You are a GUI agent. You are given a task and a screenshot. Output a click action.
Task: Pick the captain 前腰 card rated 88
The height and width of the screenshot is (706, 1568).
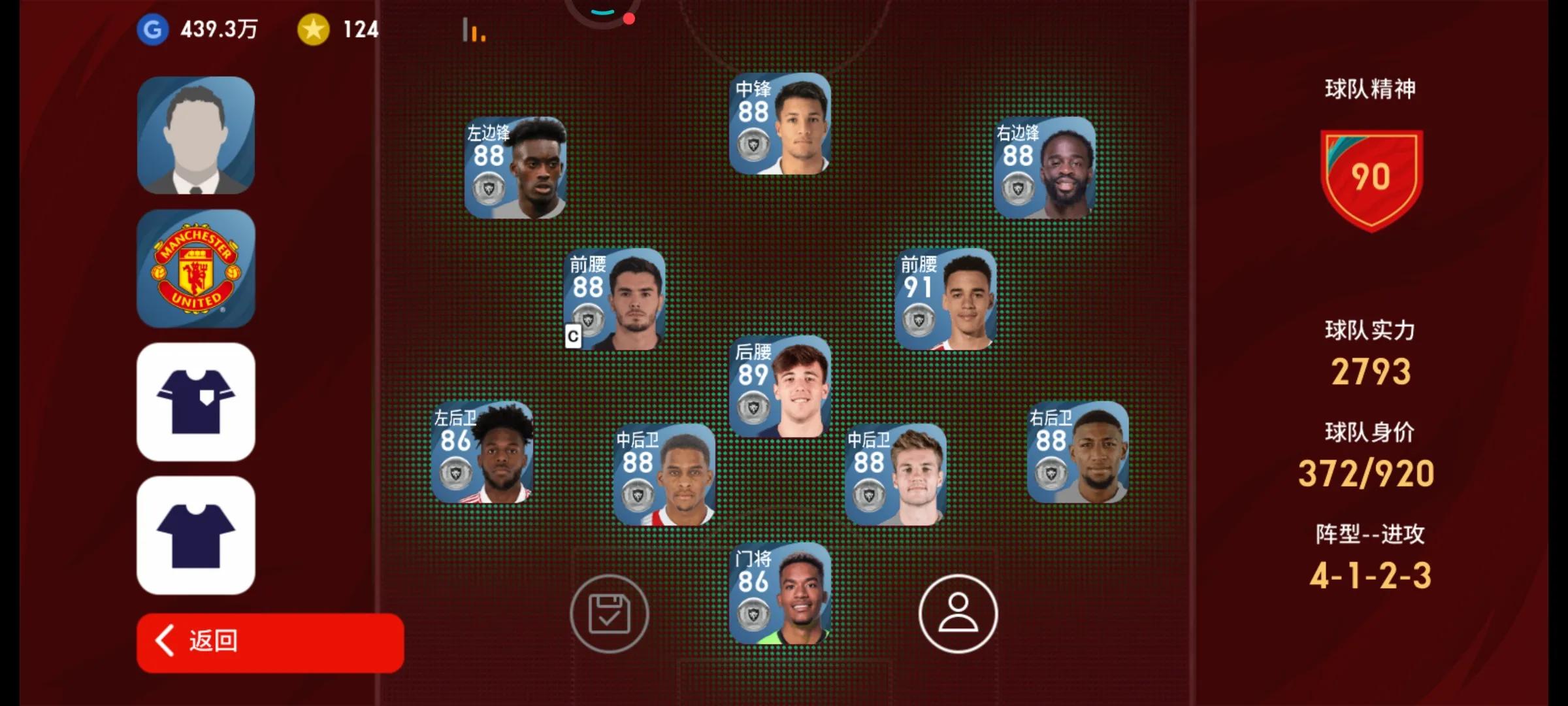click(x=615, y=299)
